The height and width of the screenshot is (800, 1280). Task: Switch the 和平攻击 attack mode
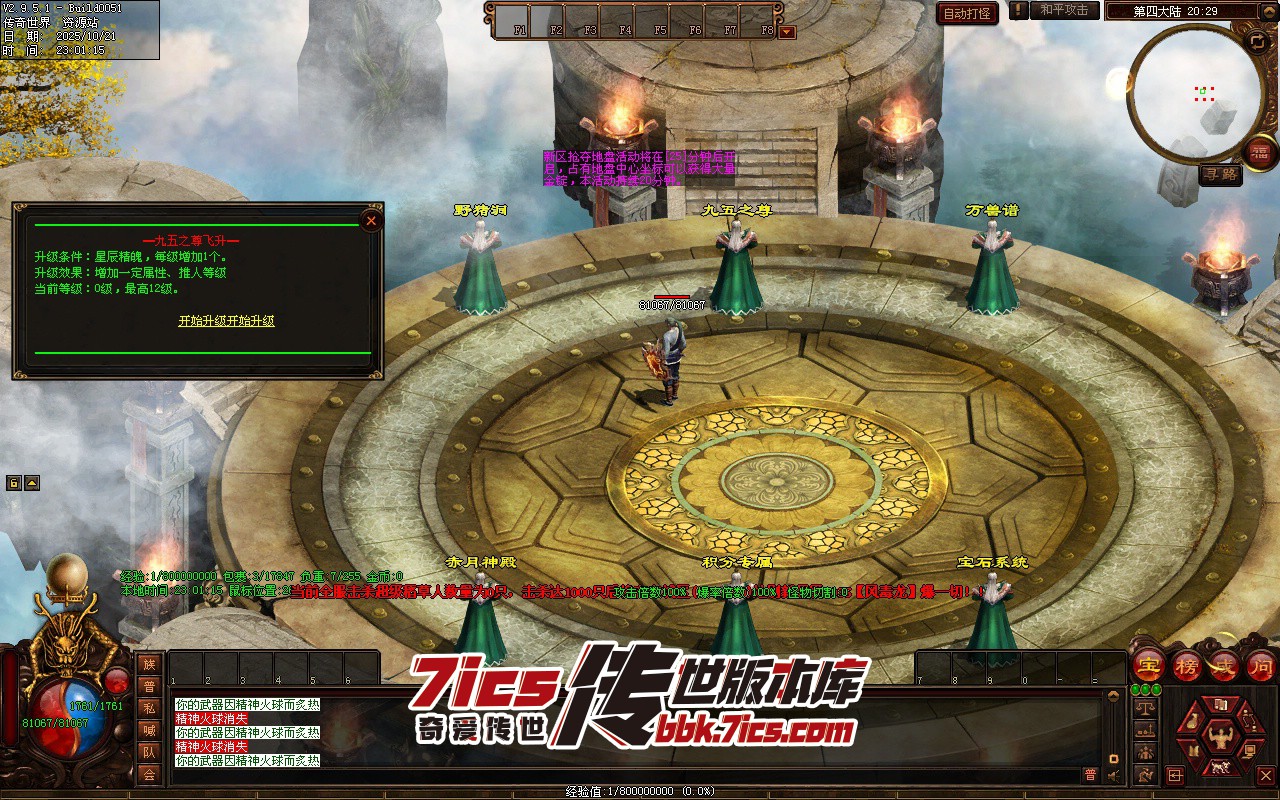1064,10
